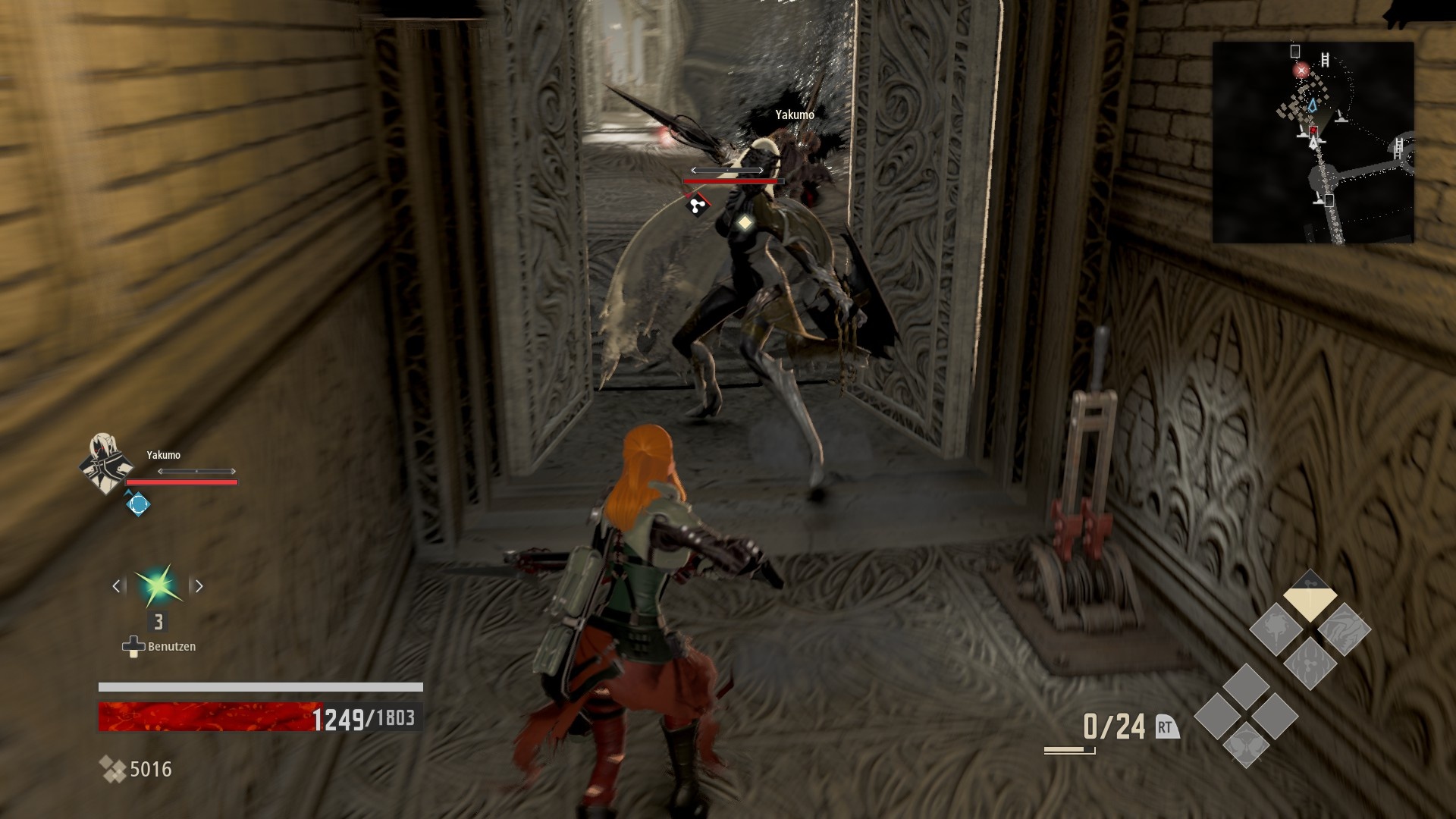This screenshot has height=819, width=1456.
Task: Select the haze crystal icon next to 5016
Action: coord(115,768)
